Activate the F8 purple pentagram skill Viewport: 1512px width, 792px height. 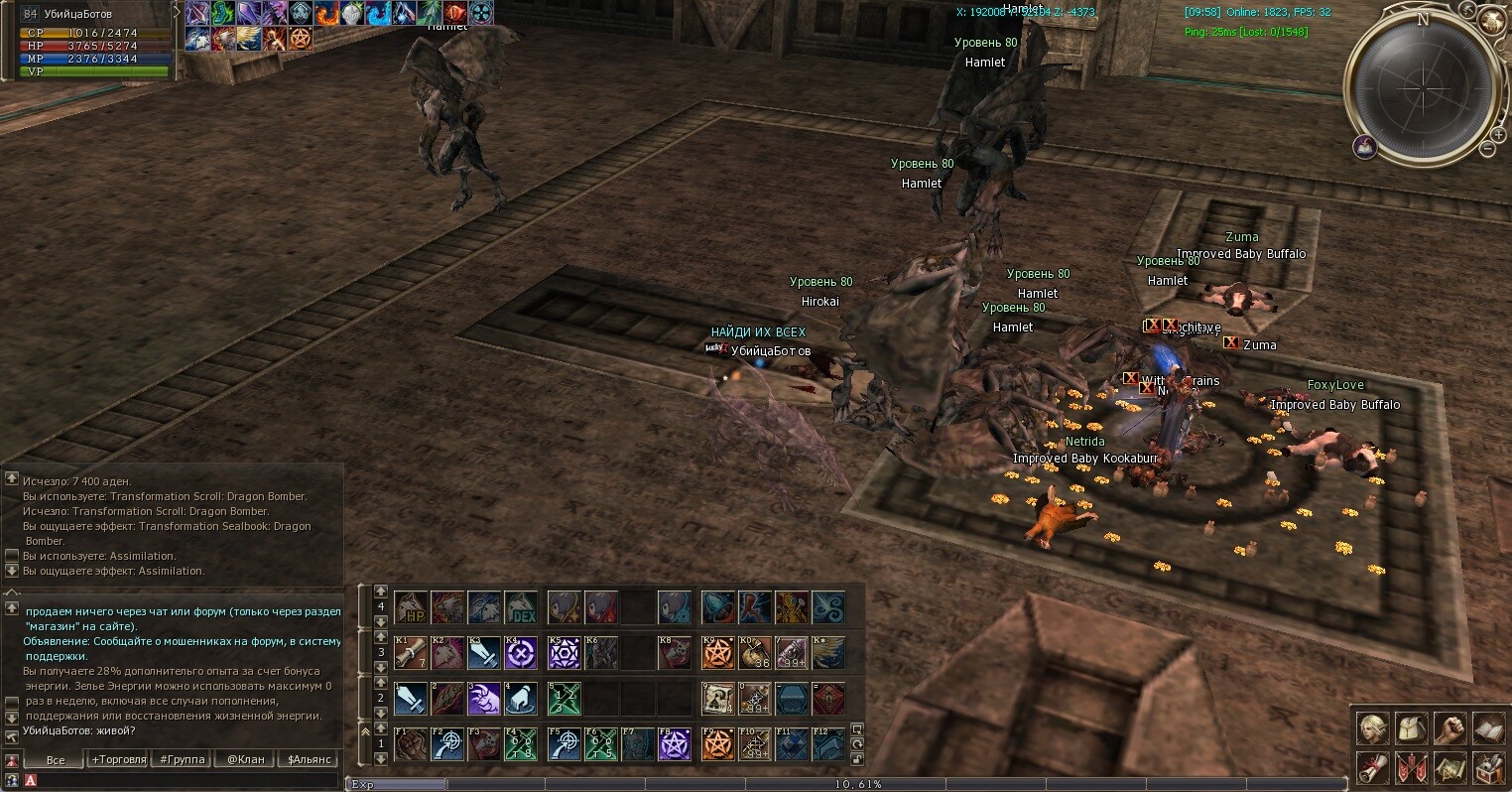(675, 744)
